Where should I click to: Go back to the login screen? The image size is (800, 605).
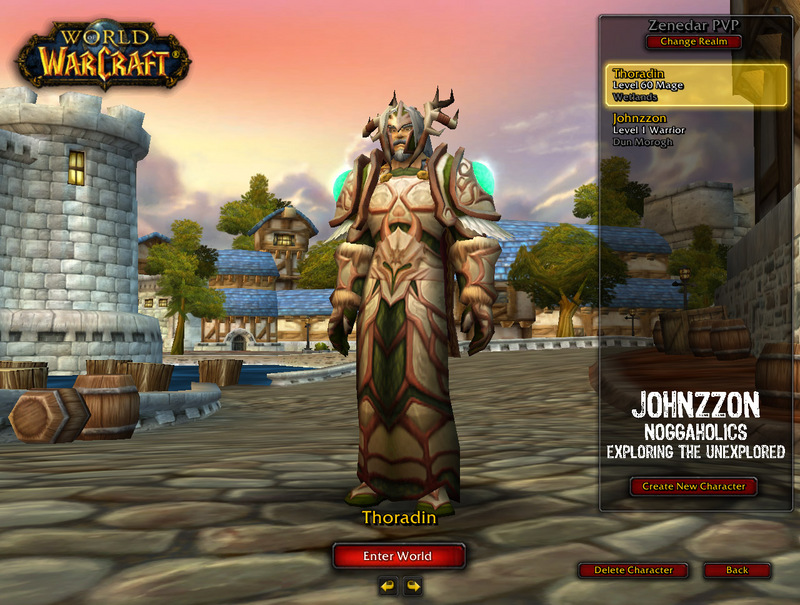click(737, 570)
